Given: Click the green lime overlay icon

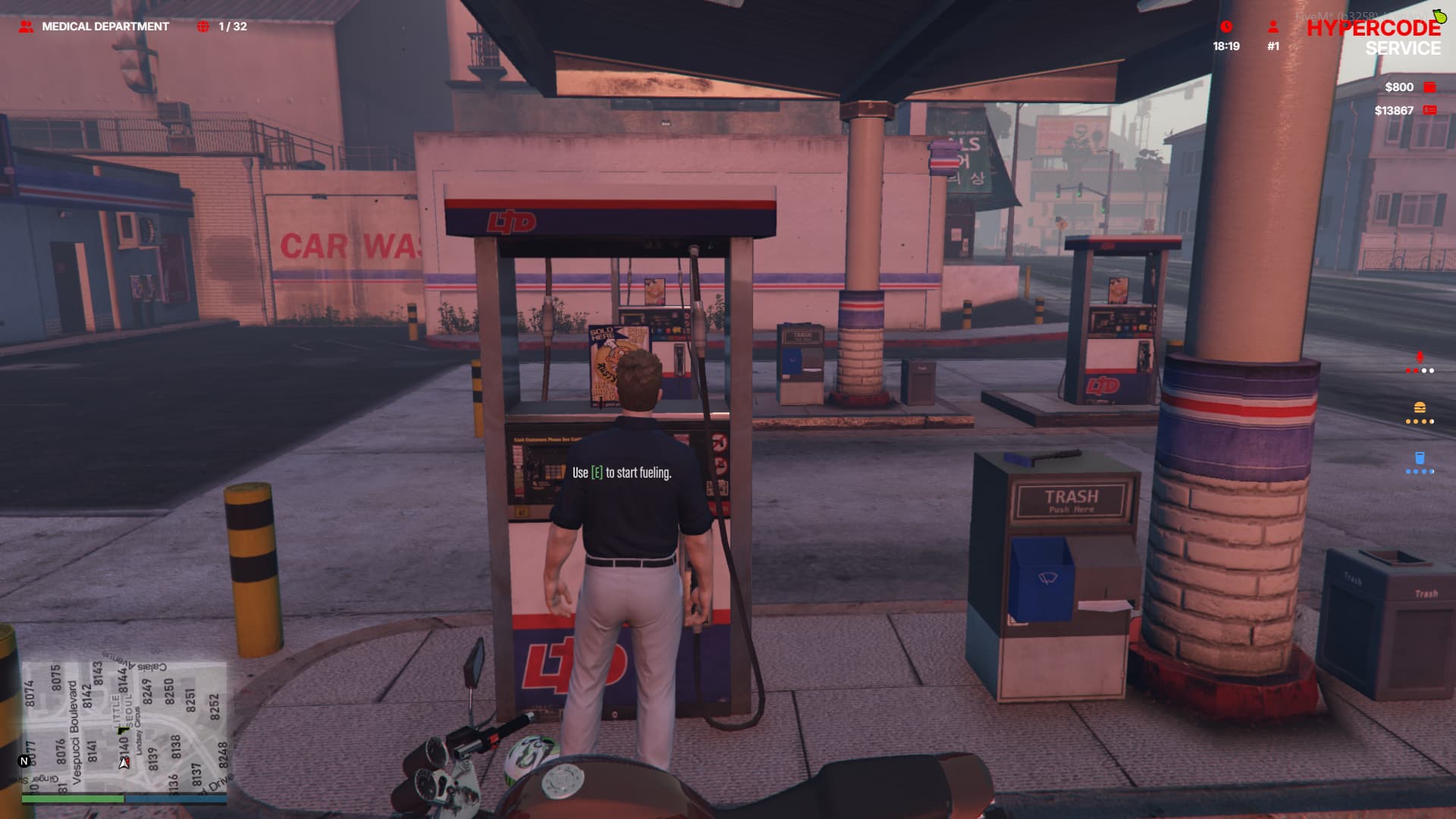Looking at the screenshot, I should [x=1439, y=16].
